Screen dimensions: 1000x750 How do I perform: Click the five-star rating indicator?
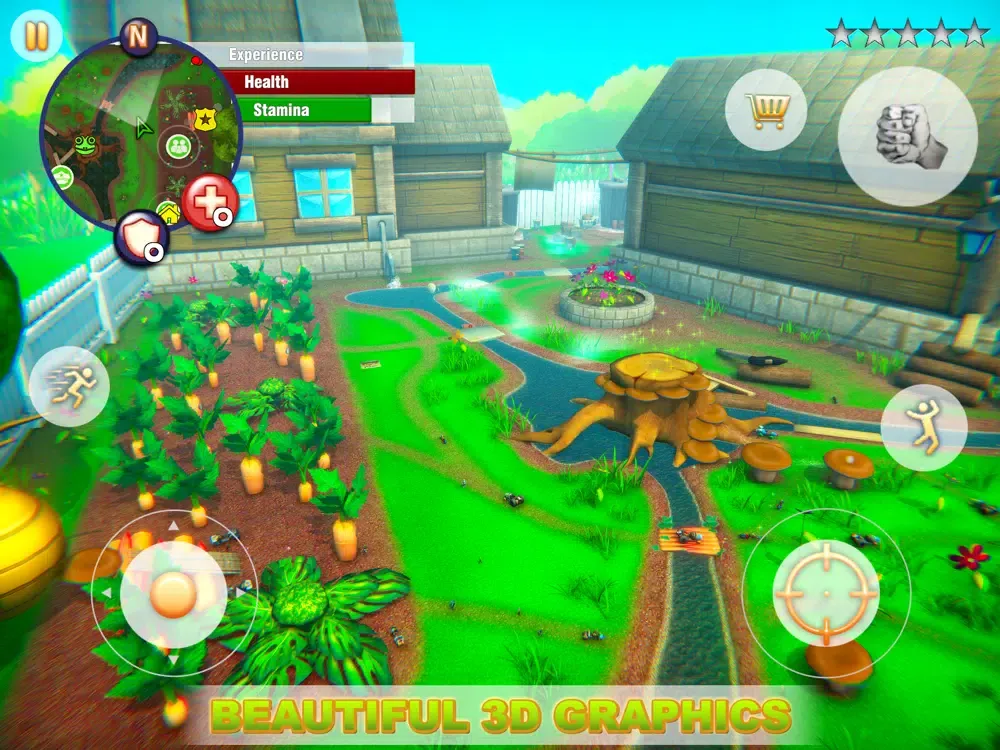click(907, 34)
